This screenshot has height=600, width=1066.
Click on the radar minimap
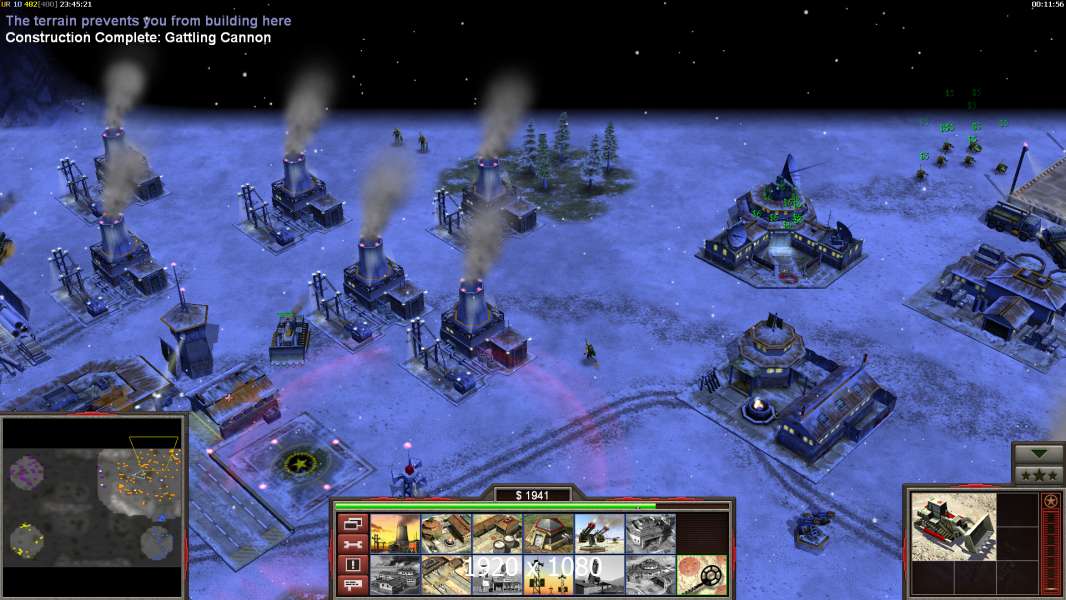pyautogui.click(x=93, y=507)
